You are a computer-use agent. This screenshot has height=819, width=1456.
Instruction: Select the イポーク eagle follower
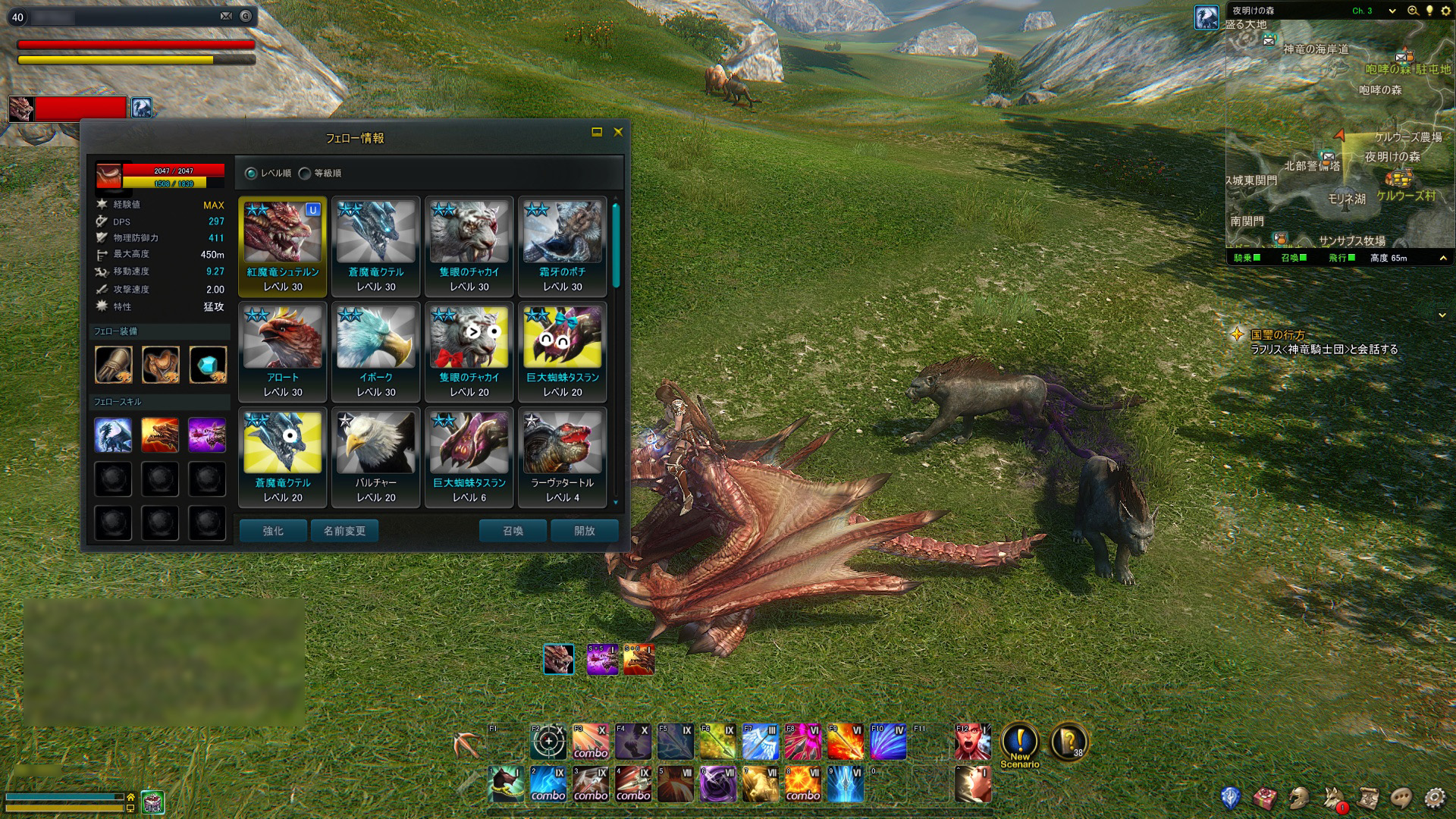click(376, 352)
